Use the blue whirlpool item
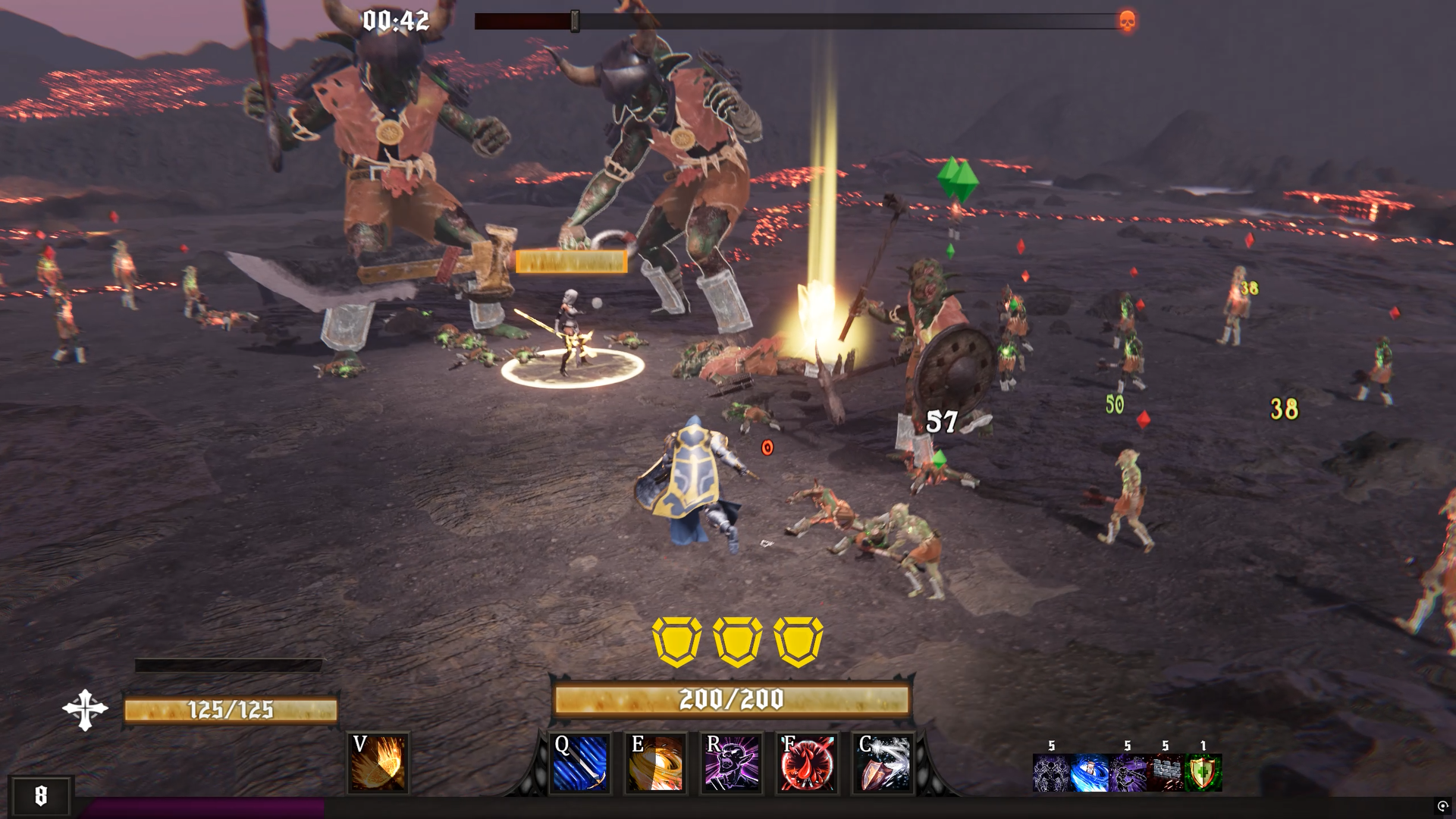The width and height of the screenshot is (1456, 819). tap(1090, 773)
